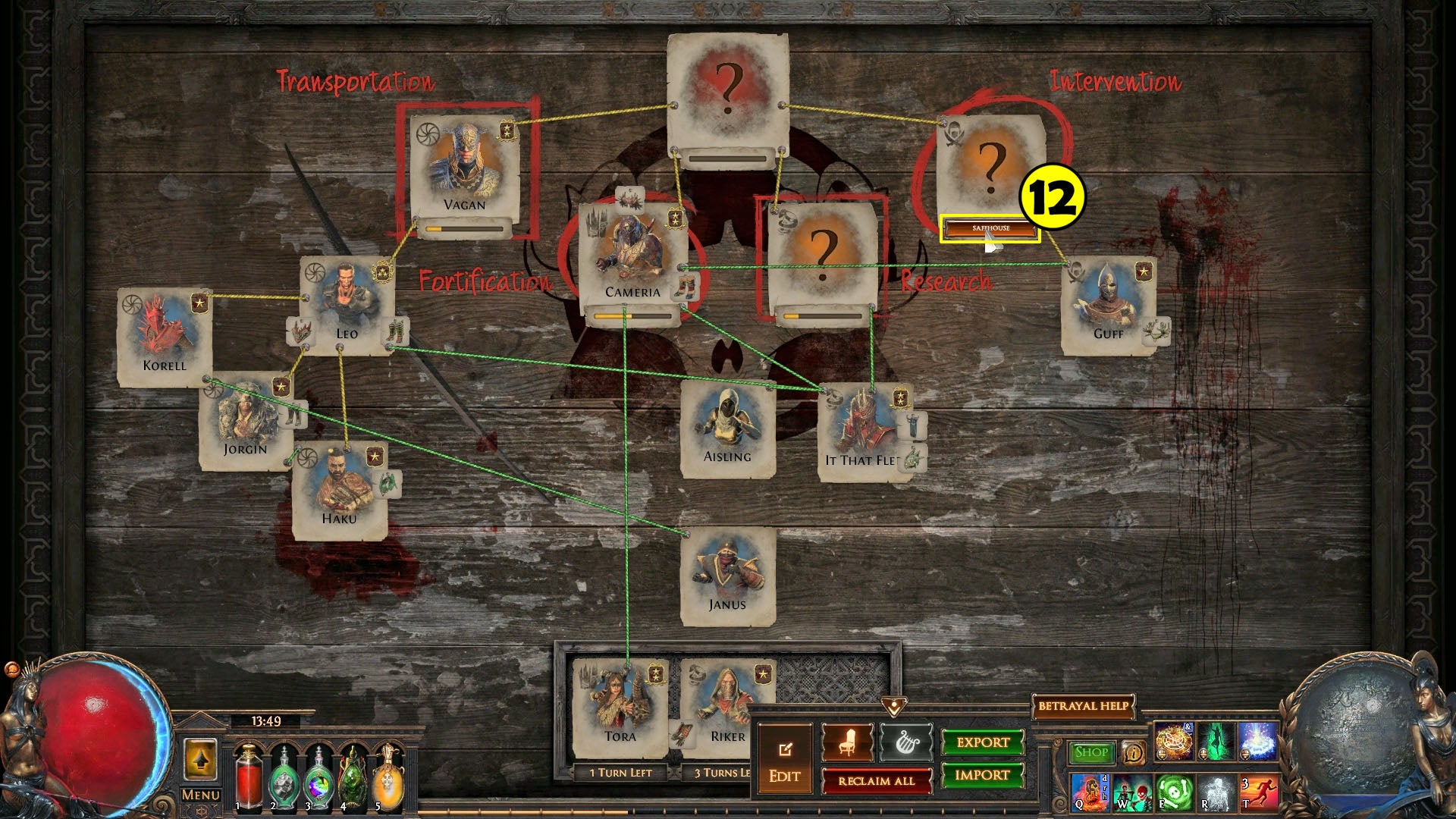The height and width of the screenshot is (819, 1456).
Task: Open the Shop
Action: click(1092, 751)
